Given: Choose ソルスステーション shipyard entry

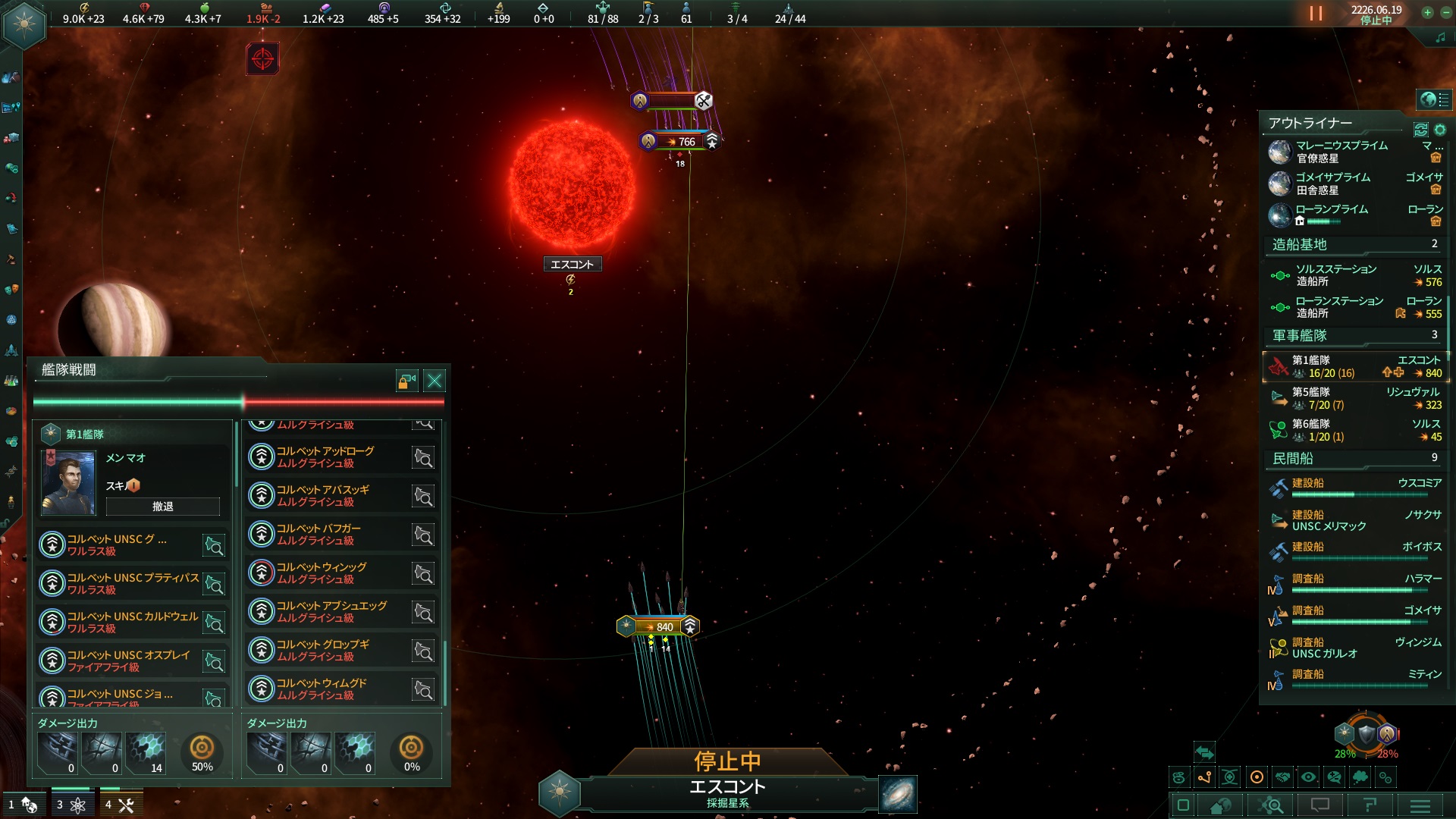Looking at the screenshot, I should point(1354,275).
